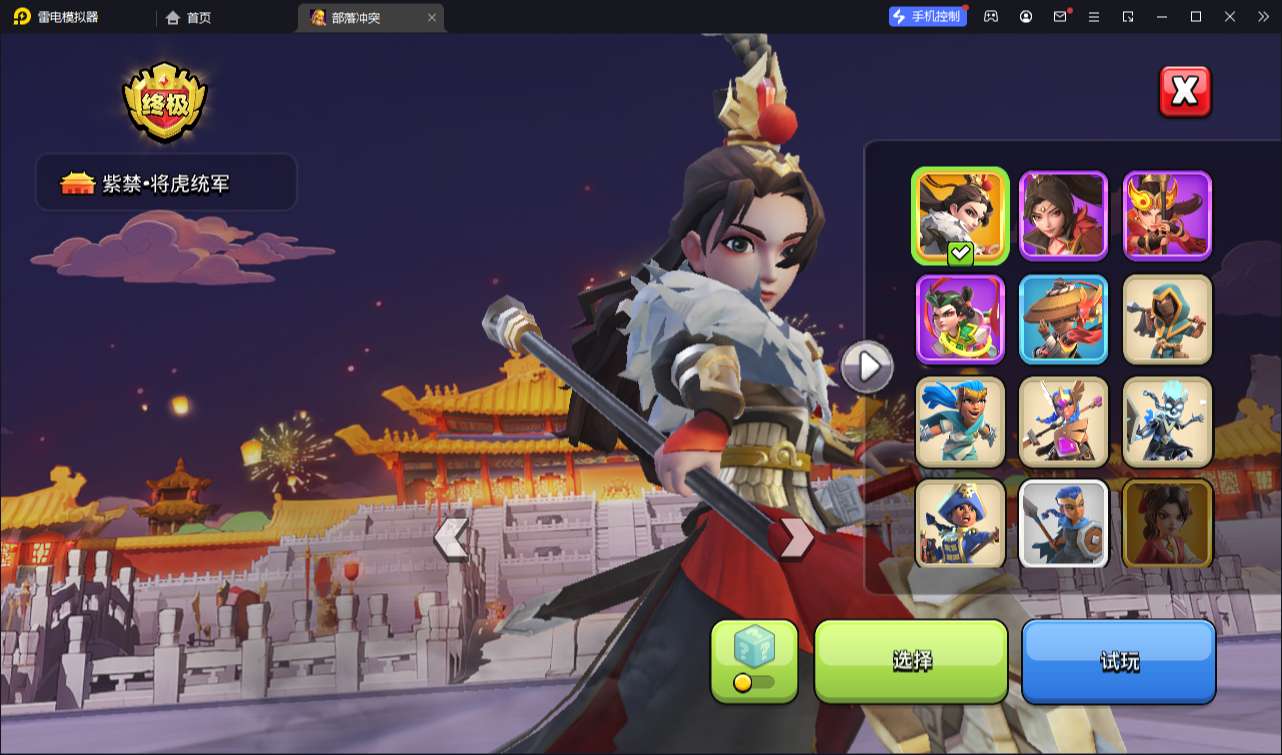Viewport: 1282px width, 755px height.
Task: Expand the toolbar overflow with the double chevron
Action: coord(1263,16)
